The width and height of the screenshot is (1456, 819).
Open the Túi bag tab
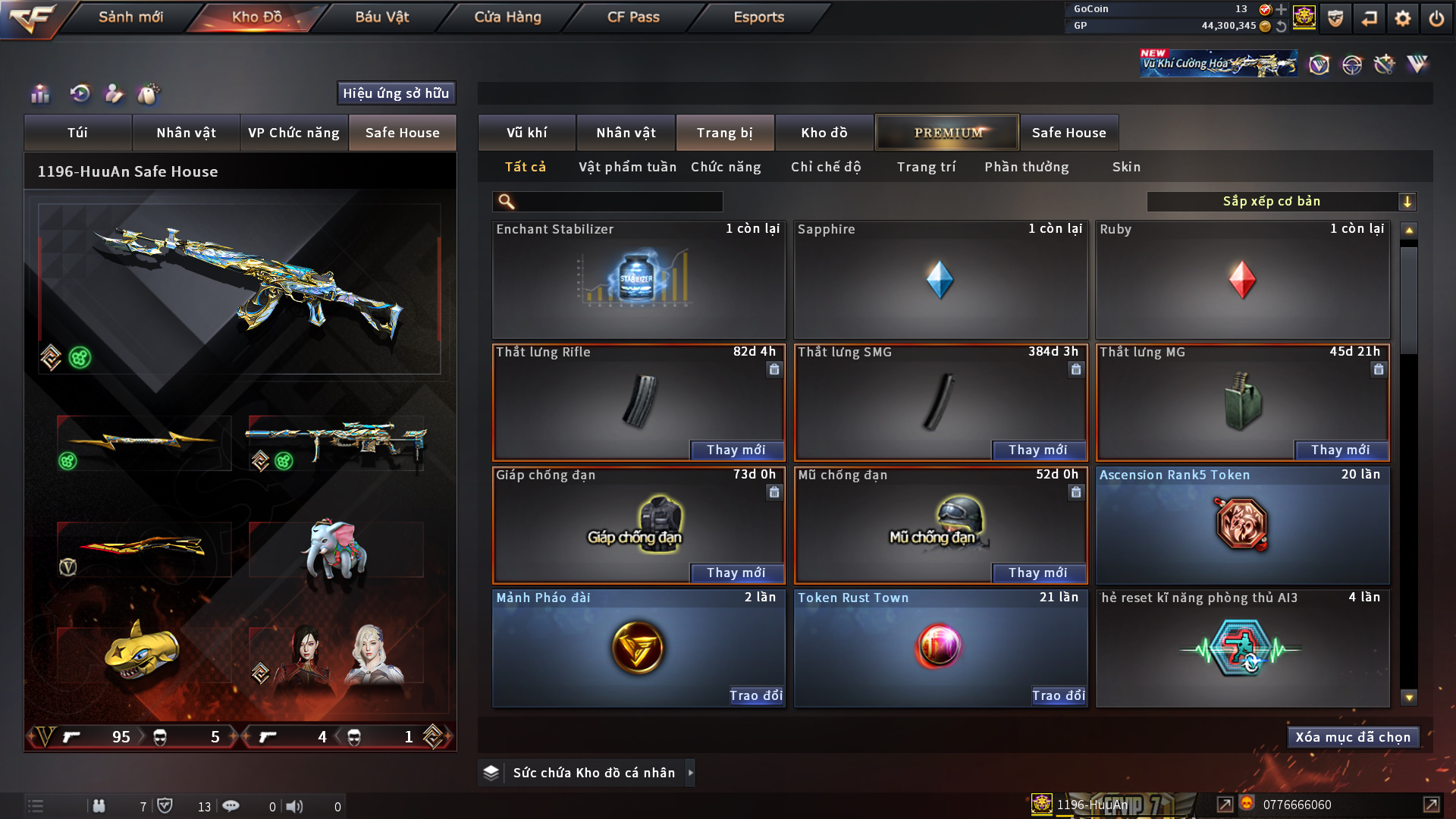(77, 133)
